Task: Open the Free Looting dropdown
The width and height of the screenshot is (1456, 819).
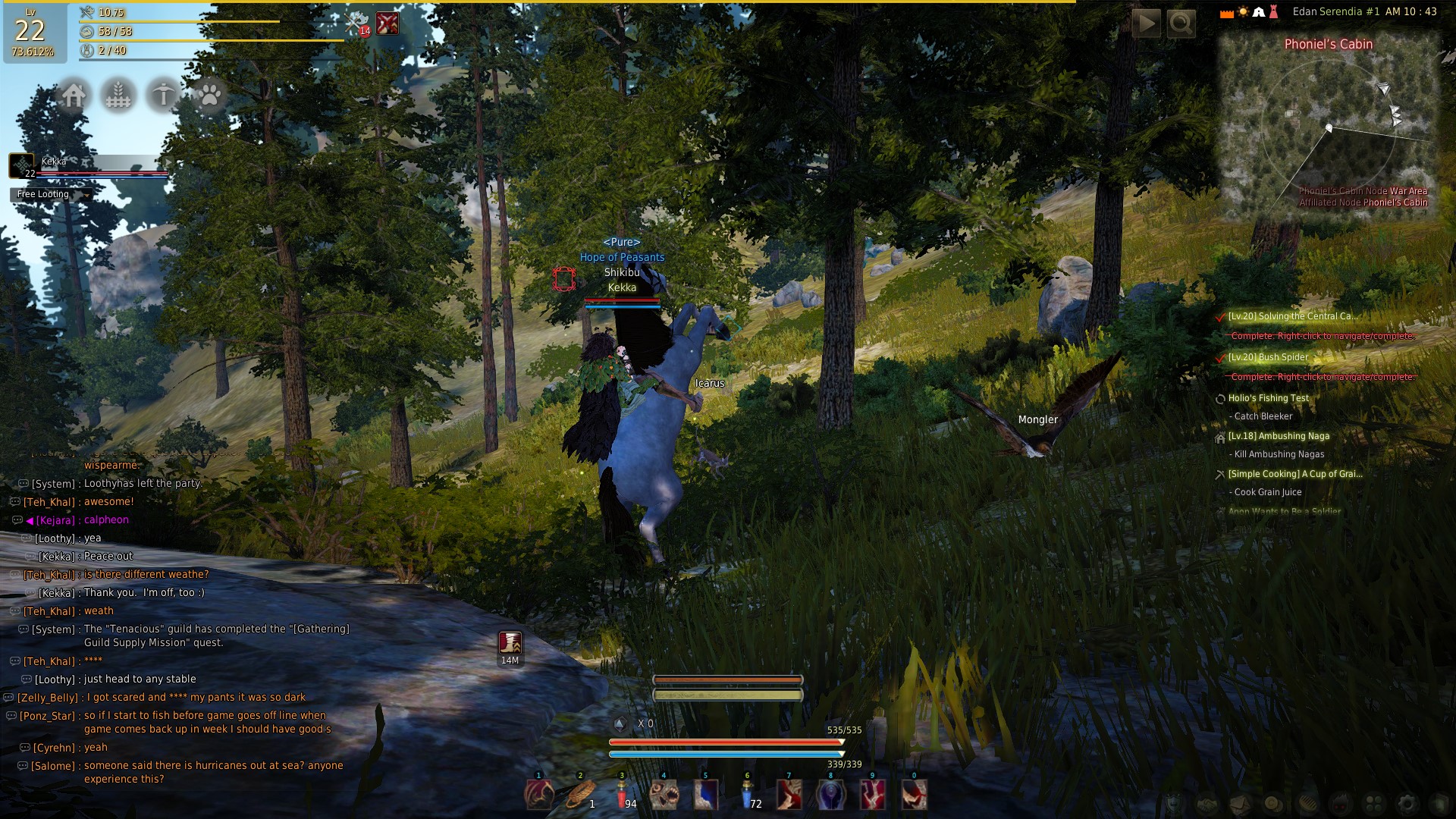Action: point(52,195)
